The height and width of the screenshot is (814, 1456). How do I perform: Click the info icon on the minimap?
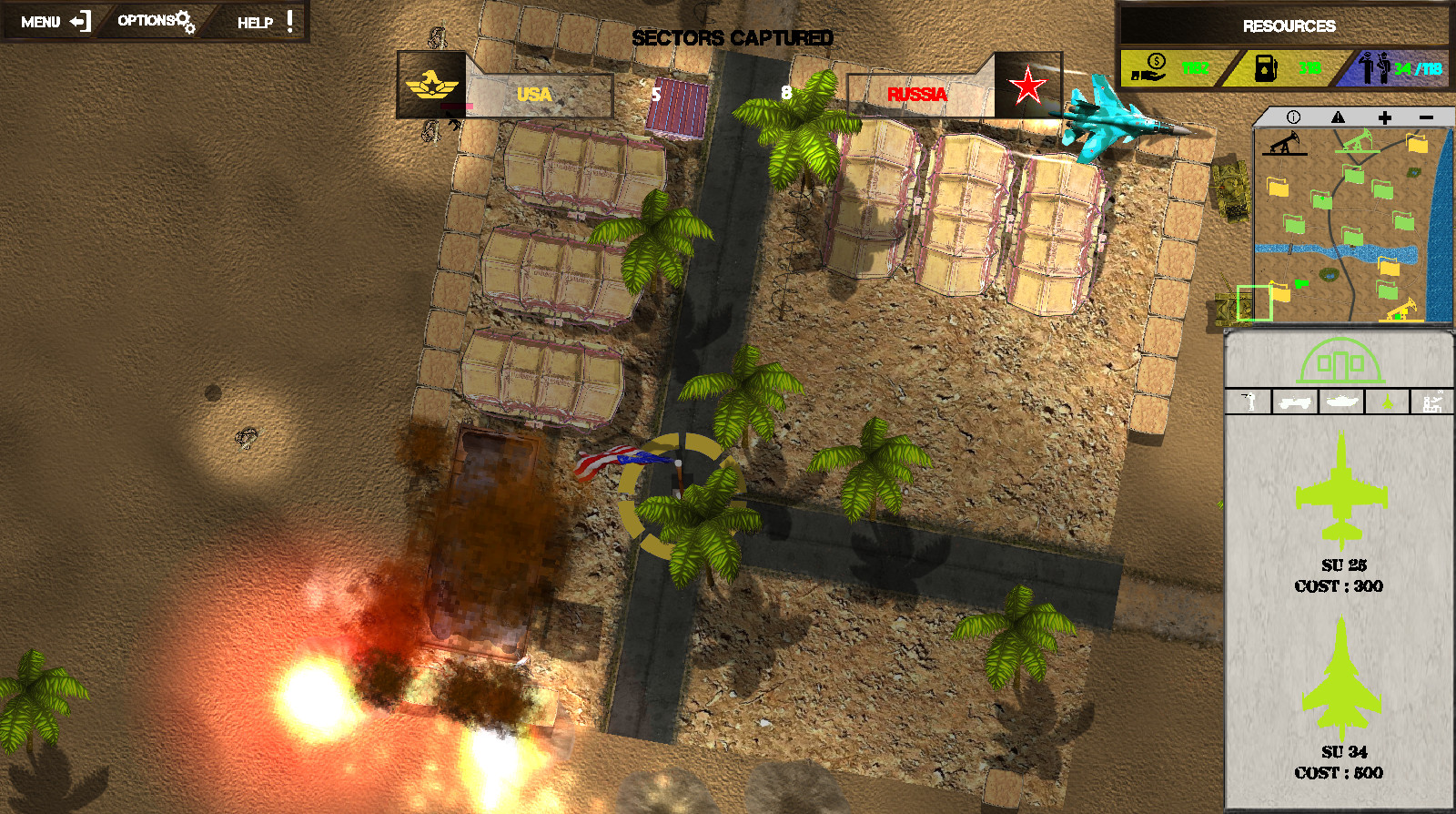pos(1295,117)
